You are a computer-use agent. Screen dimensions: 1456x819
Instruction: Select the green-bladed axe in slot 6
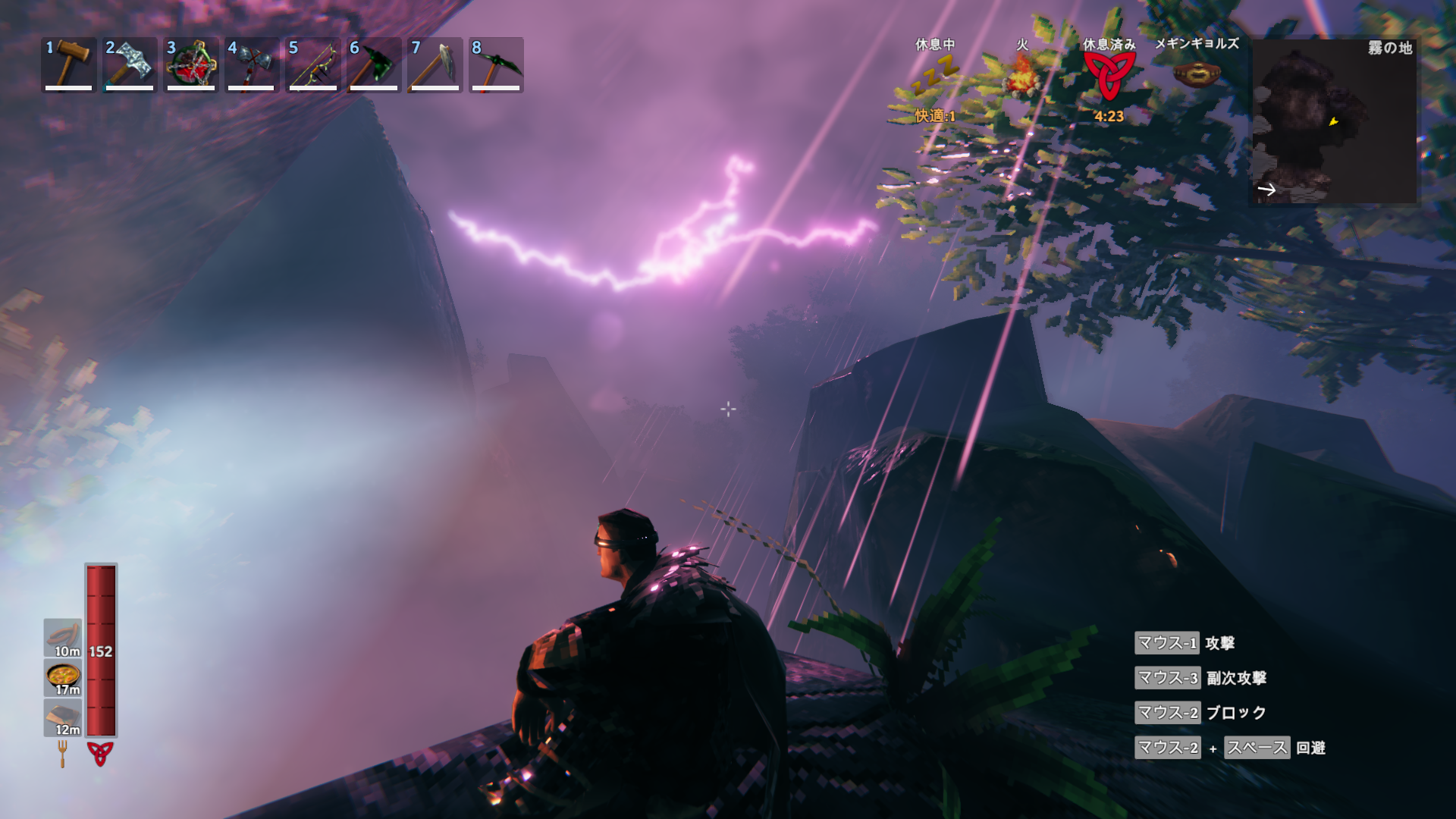(374, 64)
